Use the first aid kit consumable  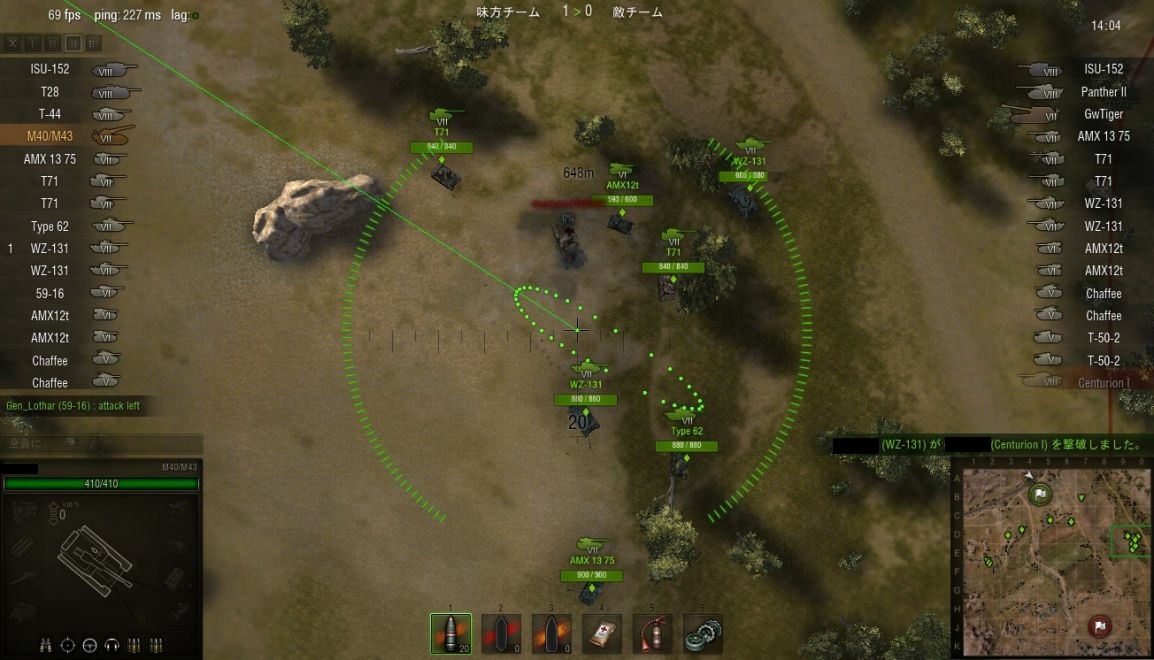pos(601,634)
